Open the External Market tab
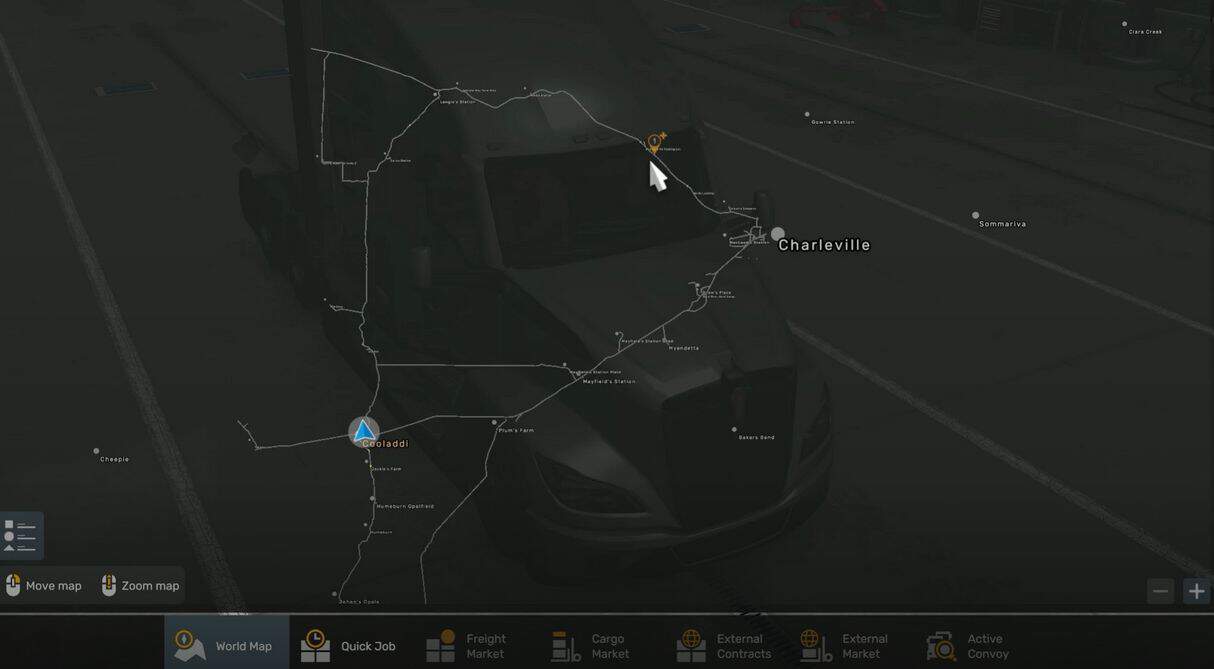Screen dimensions: 1214x669 846,645
